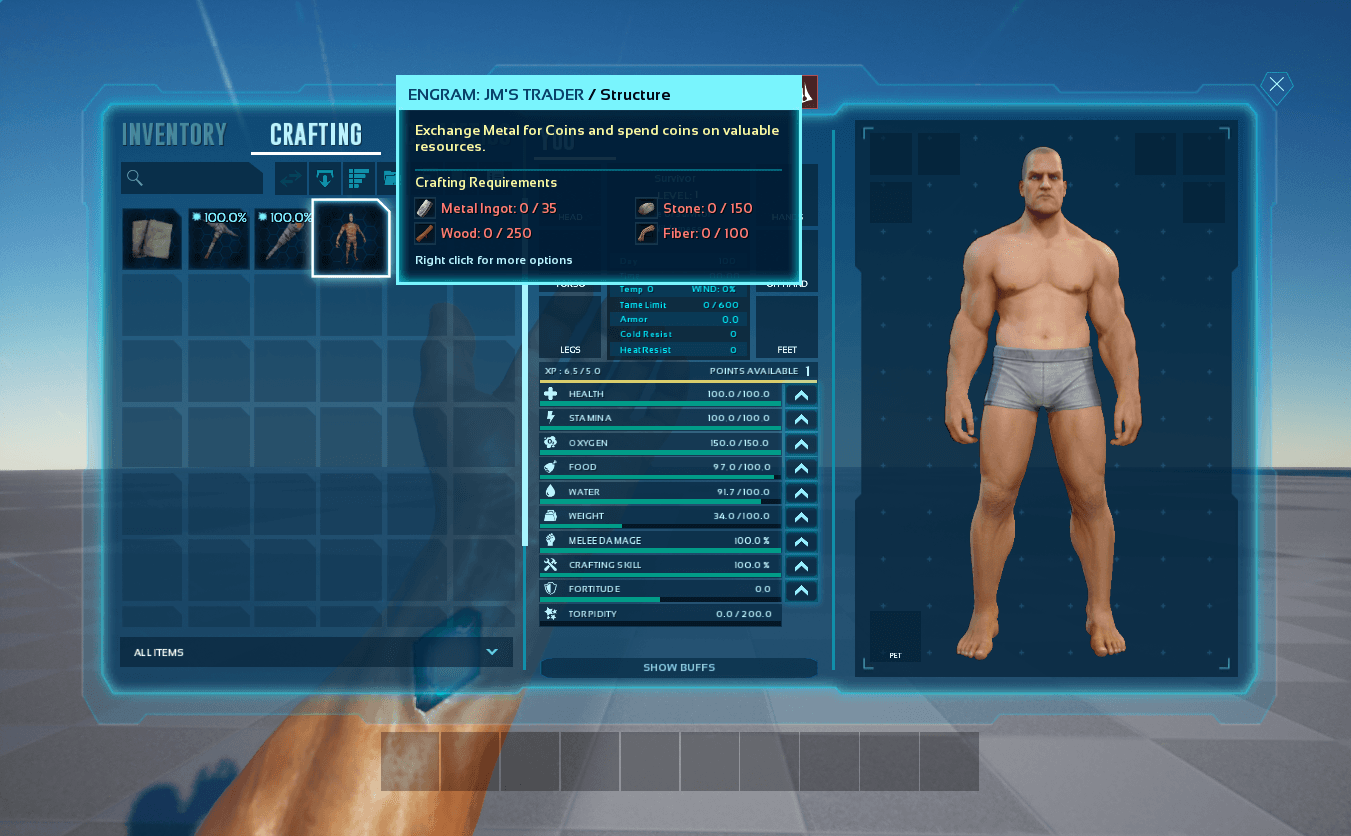Click the transfer arrows toolbar button
Image resolution: width=1351 pixels, height=836 pixels.
pyautogui.click(x=291, y=178)
